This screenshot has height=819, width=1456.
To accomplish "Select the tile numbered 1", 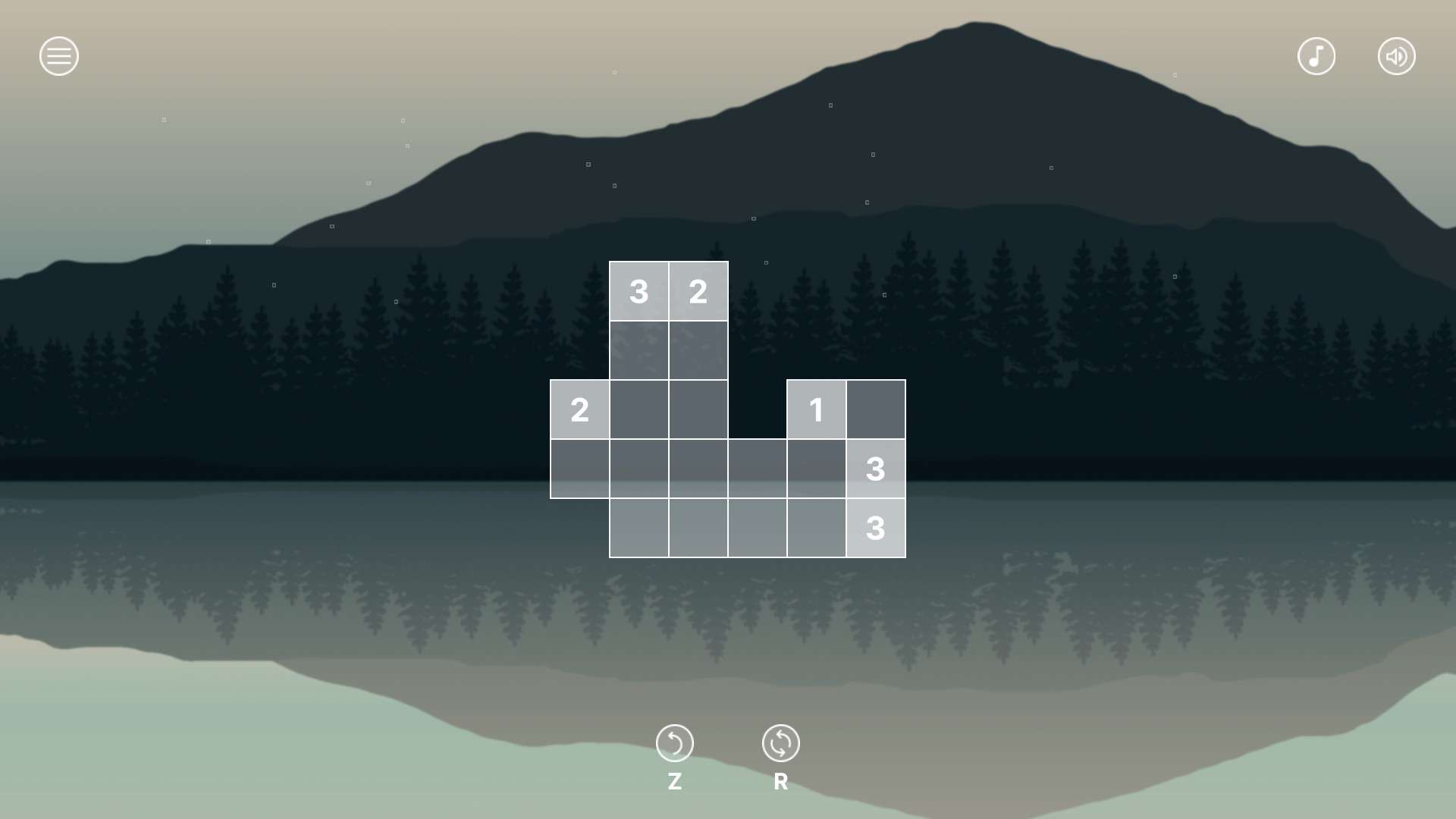I will tap(816, 409).
